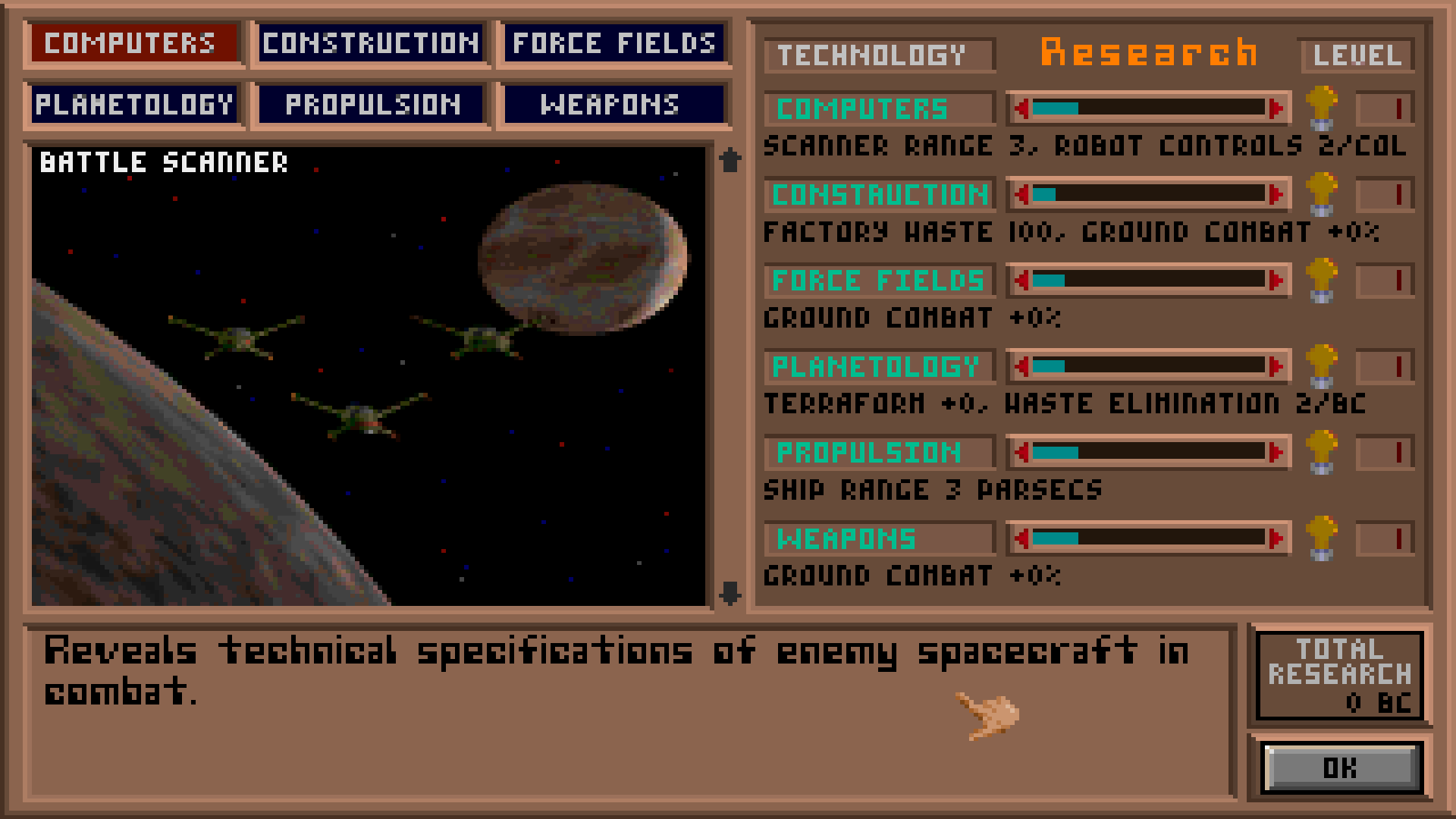
Task: Toggle the Computers research lightbulb
Action: (1323, 108)
